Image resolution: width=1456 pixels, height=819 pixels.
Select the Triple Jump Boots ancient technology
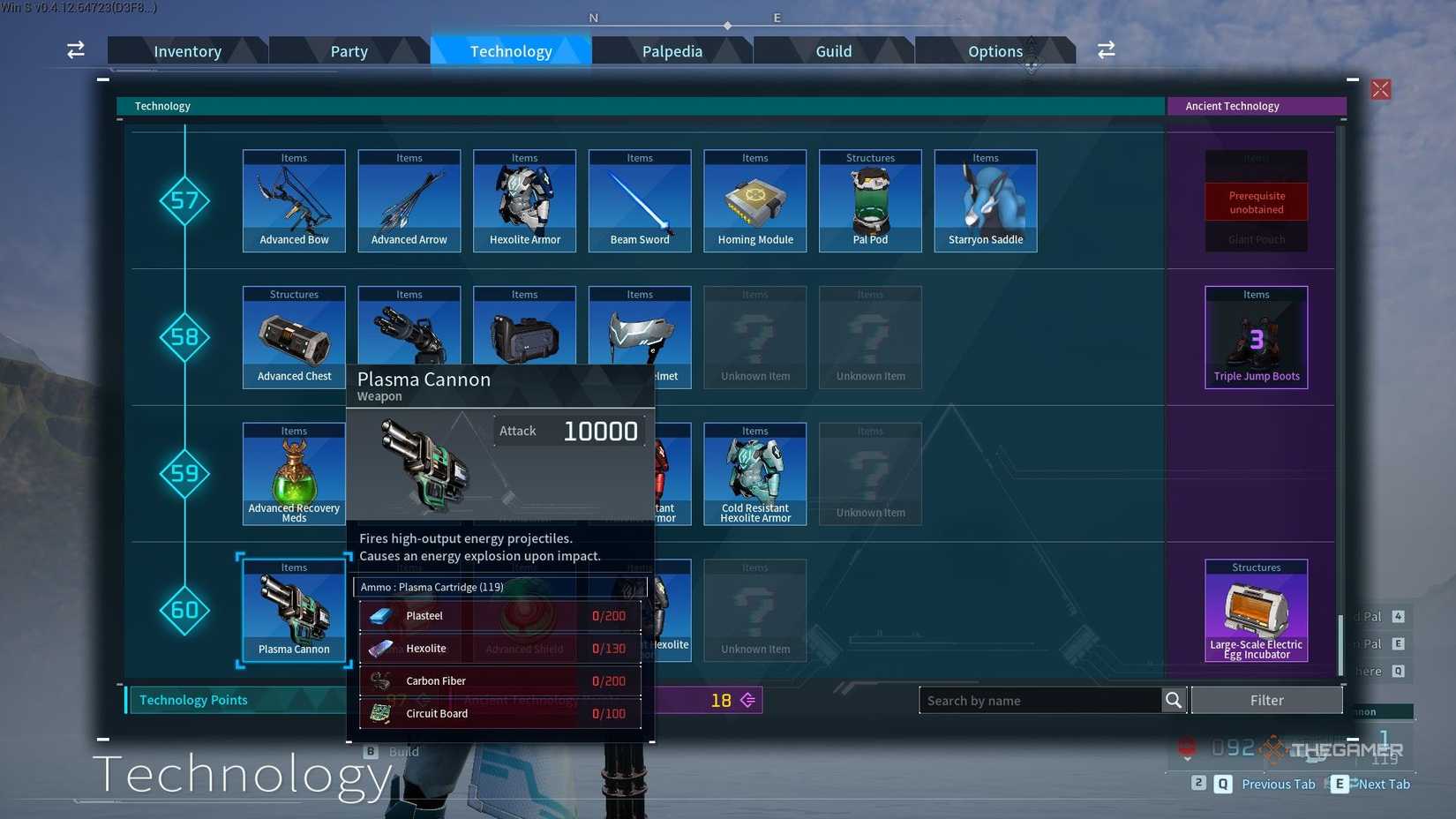[x=1256, y=337]
